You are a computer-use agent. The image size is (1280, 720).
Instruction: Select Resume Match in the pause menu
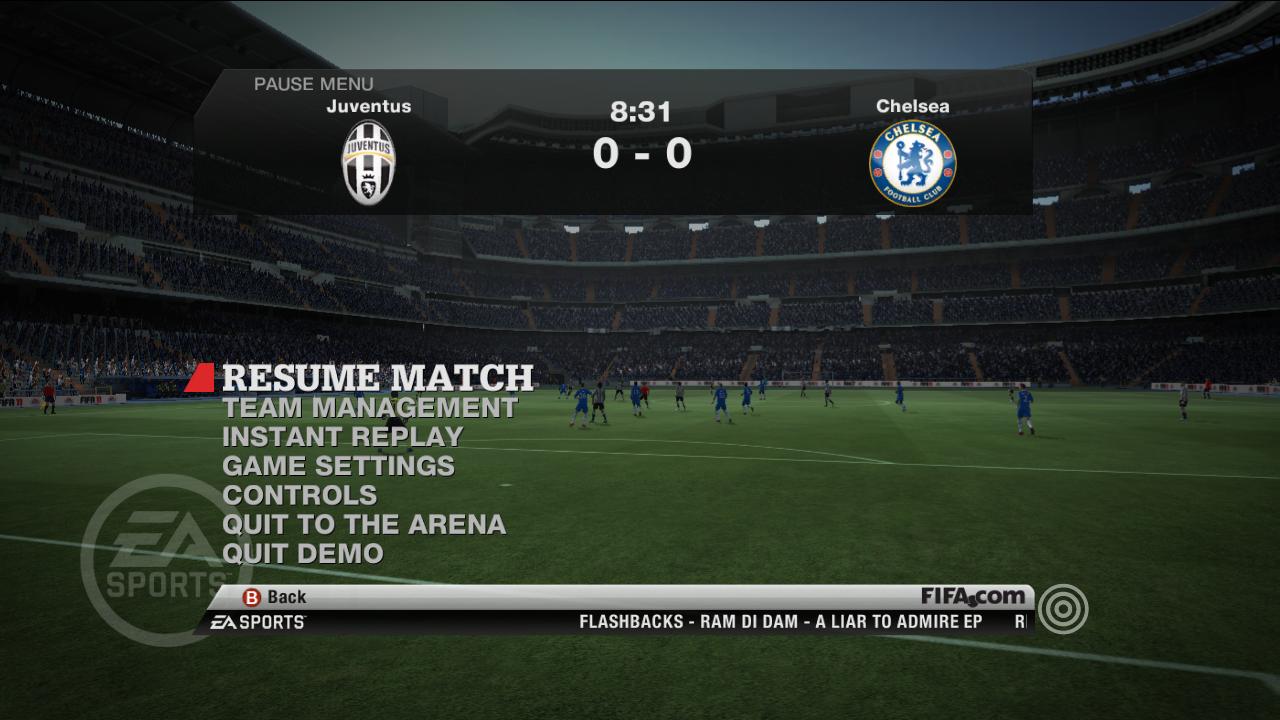(377, 377)
